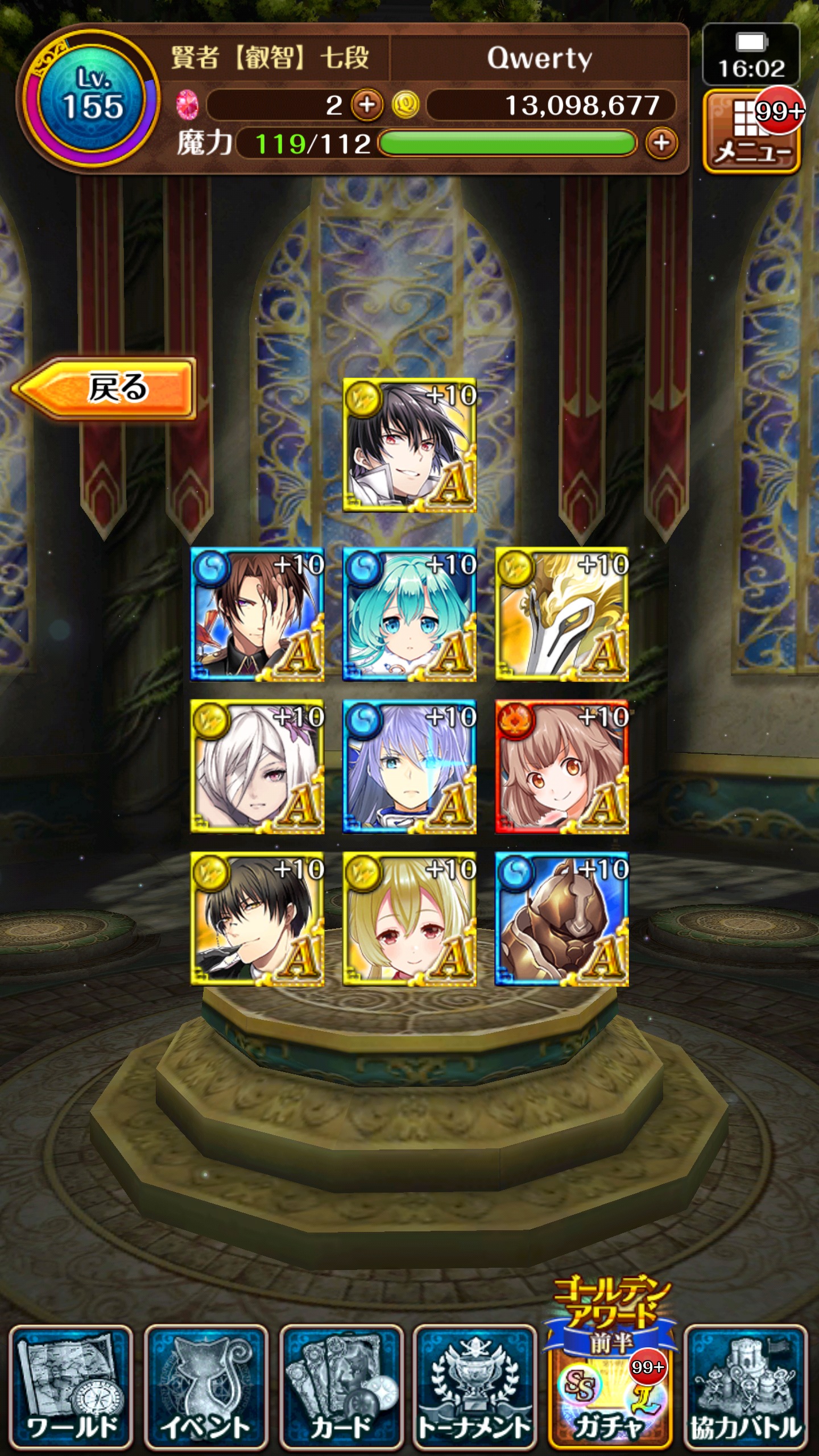Enter the トーナメント tournament
This screenshot has height=1456, width=819.
(x=475, y=1388)
